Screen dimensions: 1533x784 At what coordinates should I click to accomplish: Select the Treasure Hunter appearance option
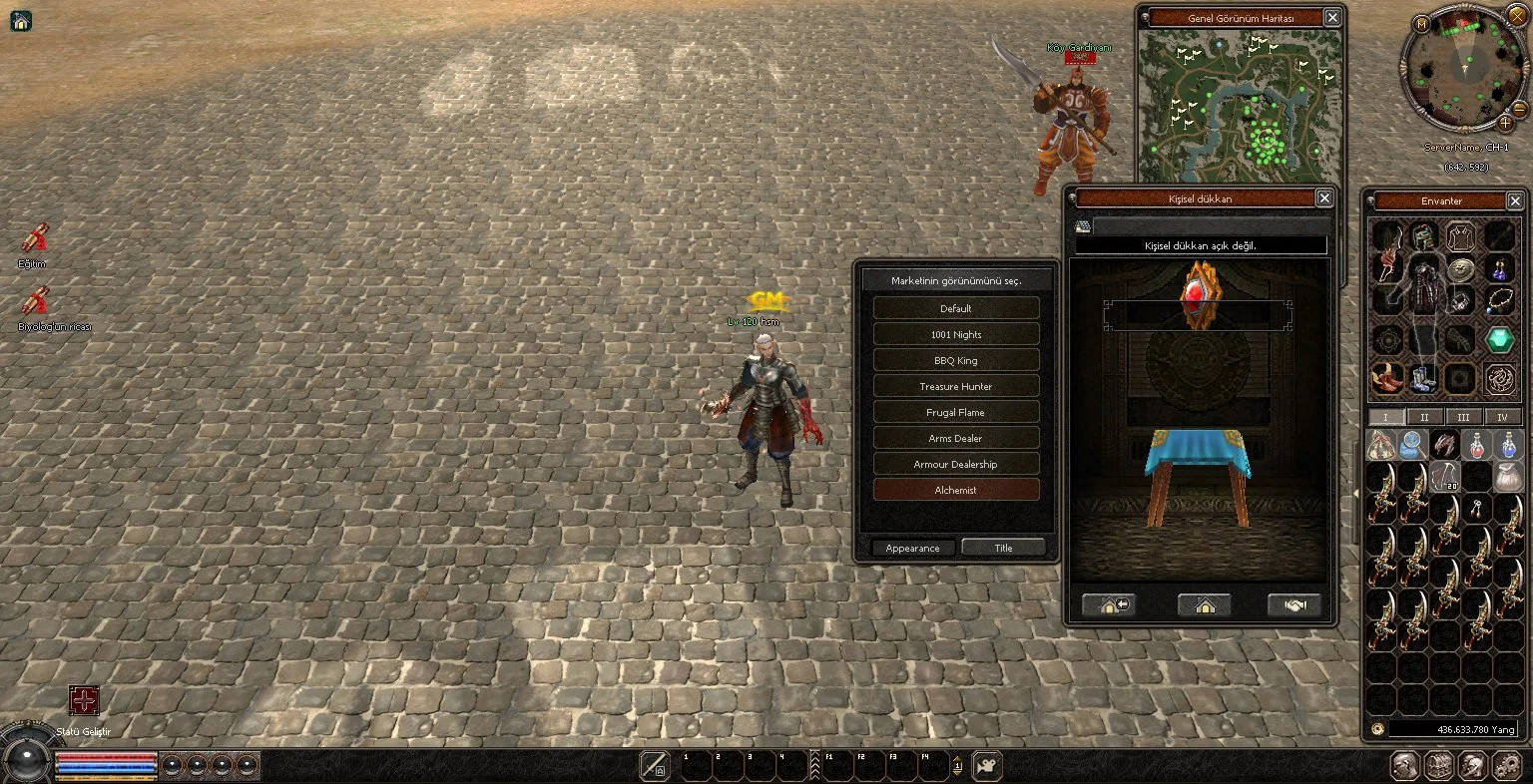955,386
